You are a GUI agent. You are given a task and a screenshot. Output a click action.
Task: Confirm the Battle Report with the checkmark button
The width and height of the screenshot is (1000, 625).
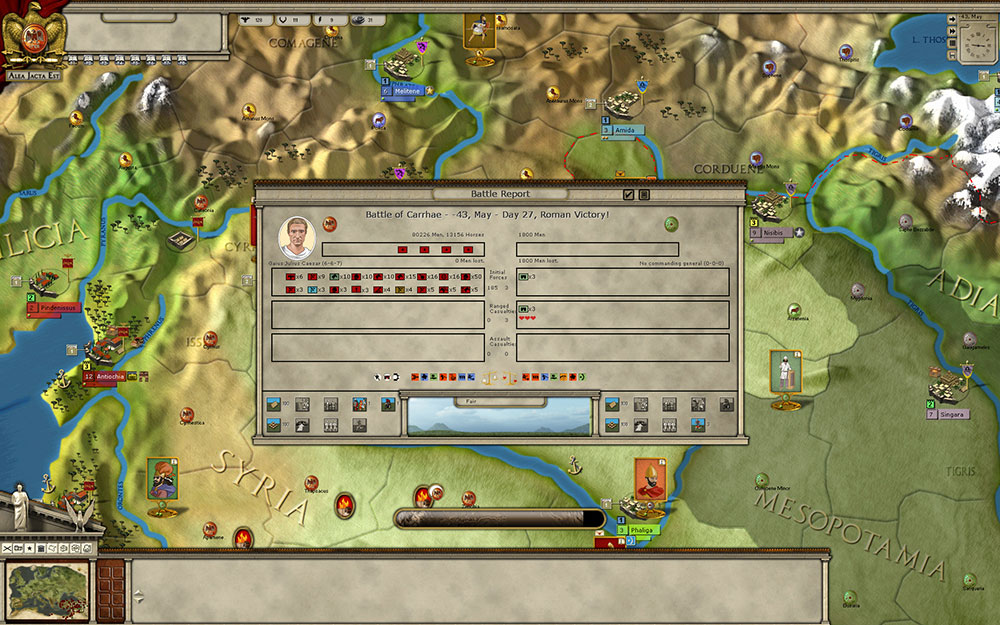point(629,195)
